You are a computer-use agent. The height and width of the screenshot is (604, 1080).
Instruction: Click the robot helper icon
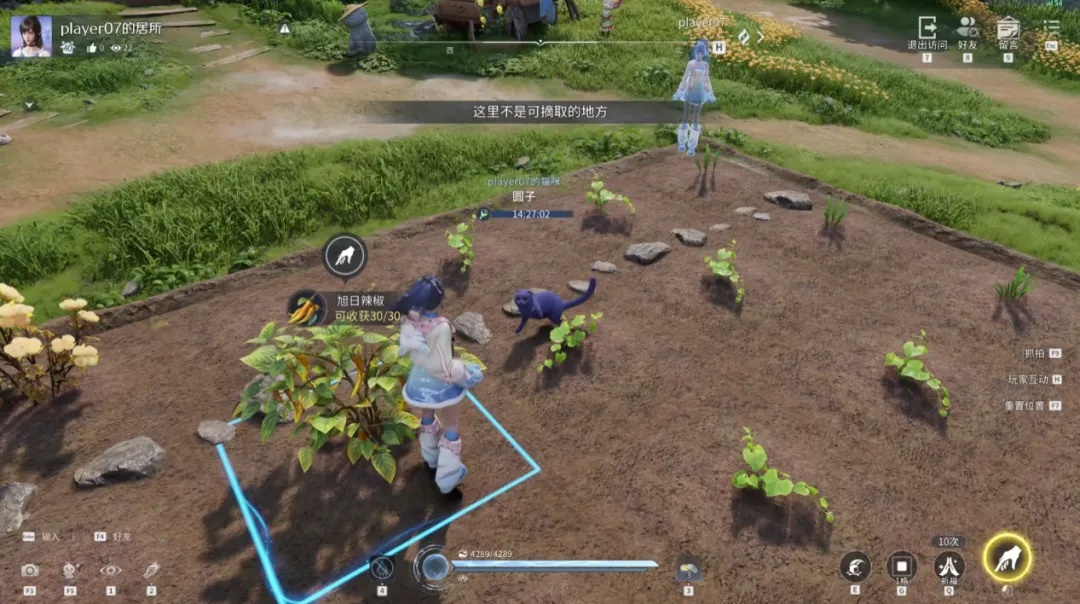70,570
